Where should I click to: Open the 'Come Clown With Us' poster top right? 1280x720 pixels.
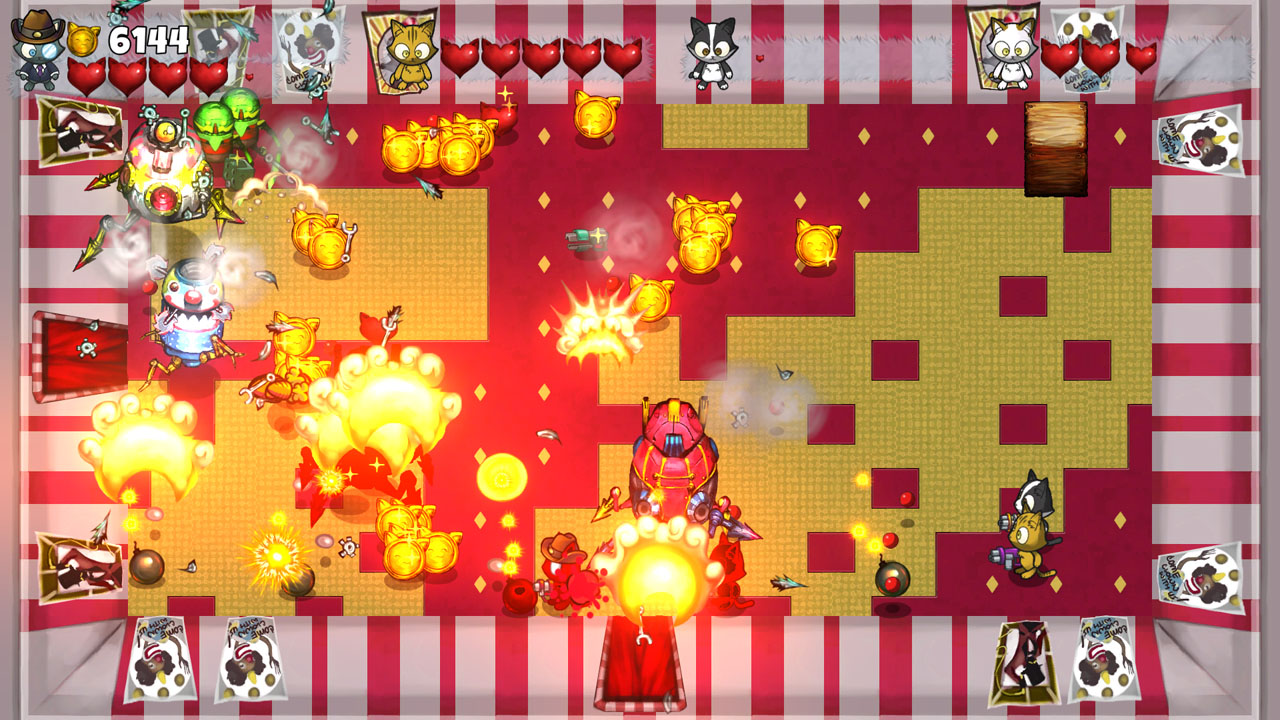point(1200,140)
